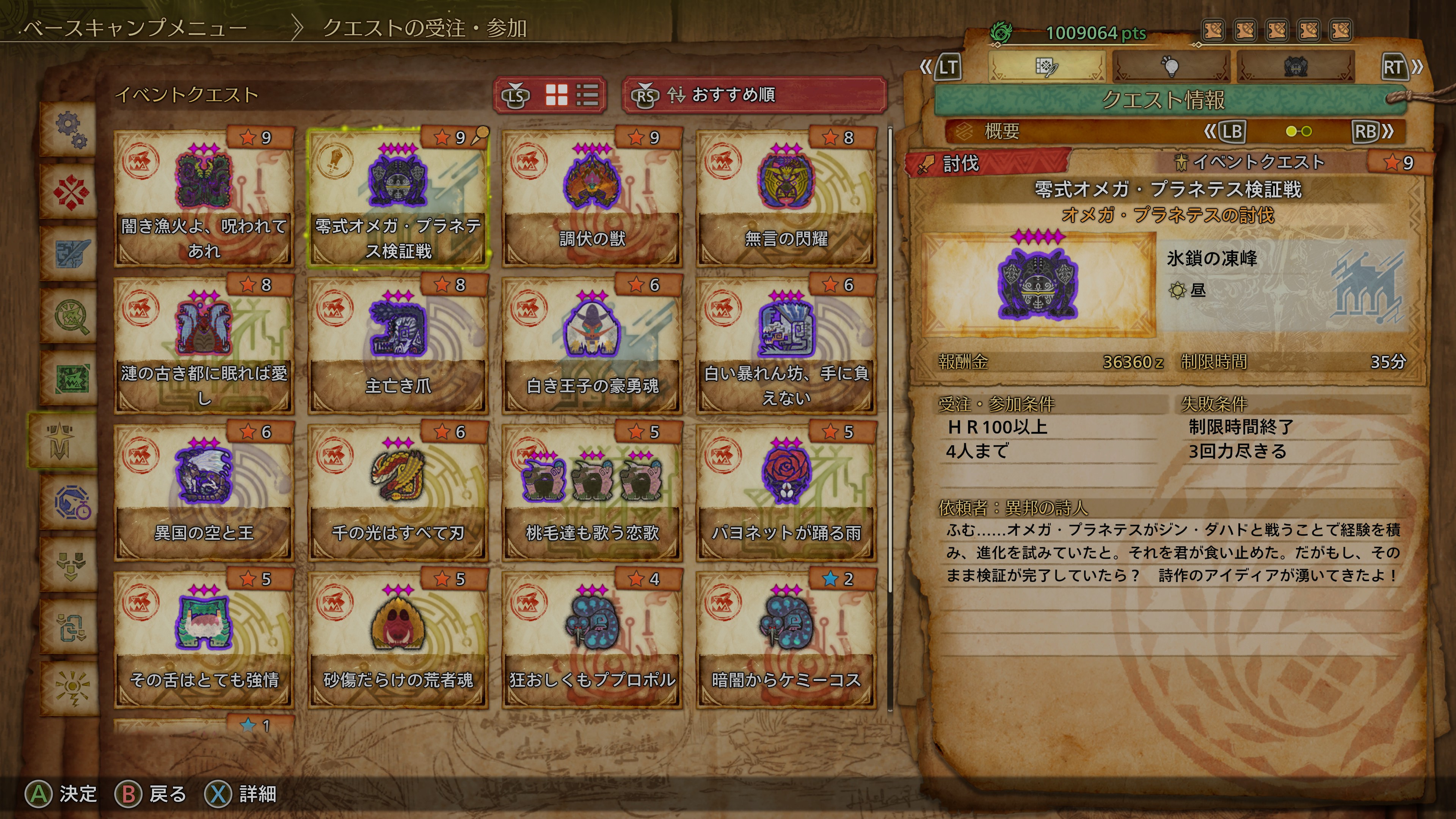Pick the quest 漣の古き都に眠れば愛し
Image resolution: width=1456 pixels, height=819 pixels.
tap(204, 345)
